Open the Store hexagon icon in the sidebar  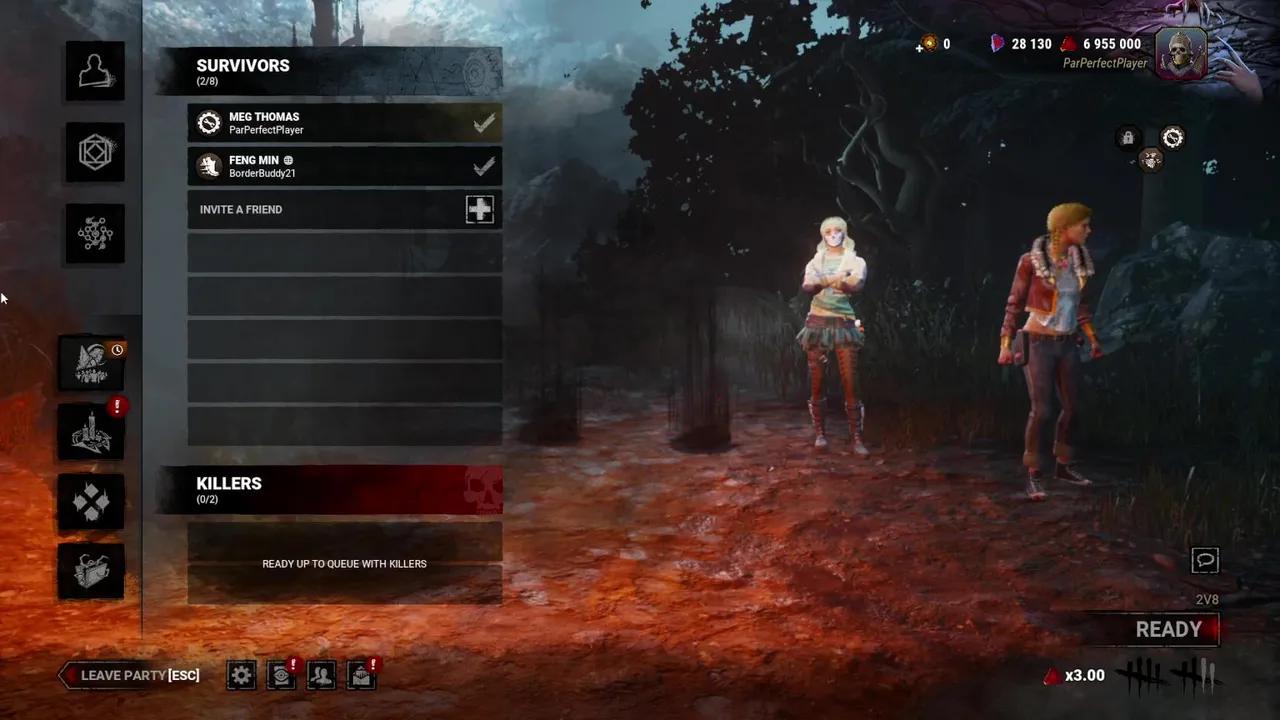tap(95, 152)
